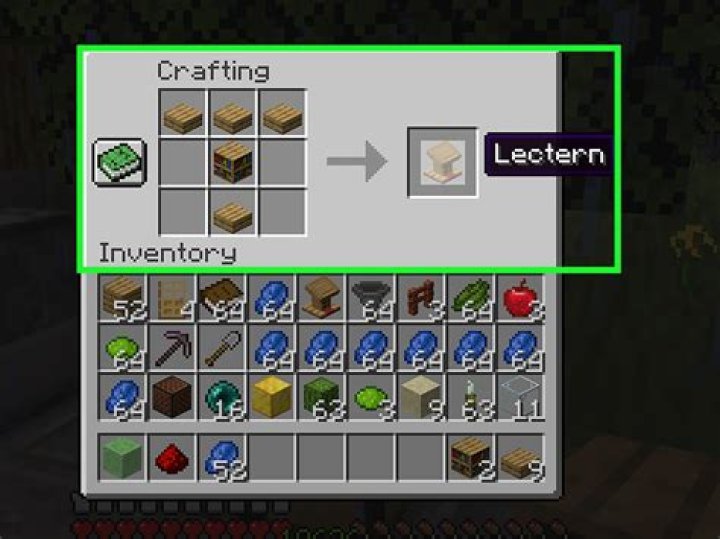The height and width of the screenshot is (539, 720).
Task: Pick up the pickaxe from the inventory
Action: pyautogui.click(x=172, y=348)
